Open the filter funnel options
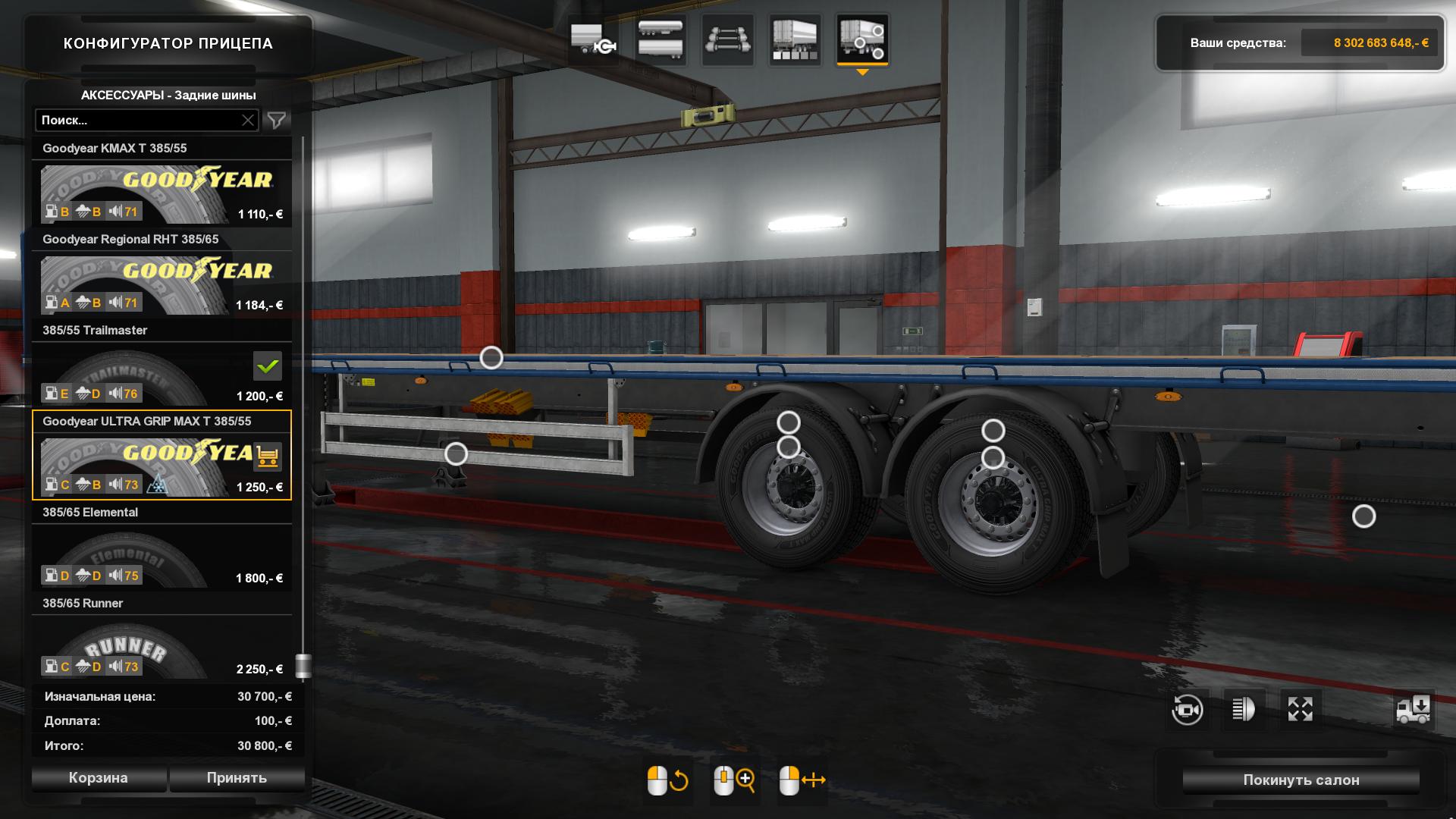 tap(277, 121)
